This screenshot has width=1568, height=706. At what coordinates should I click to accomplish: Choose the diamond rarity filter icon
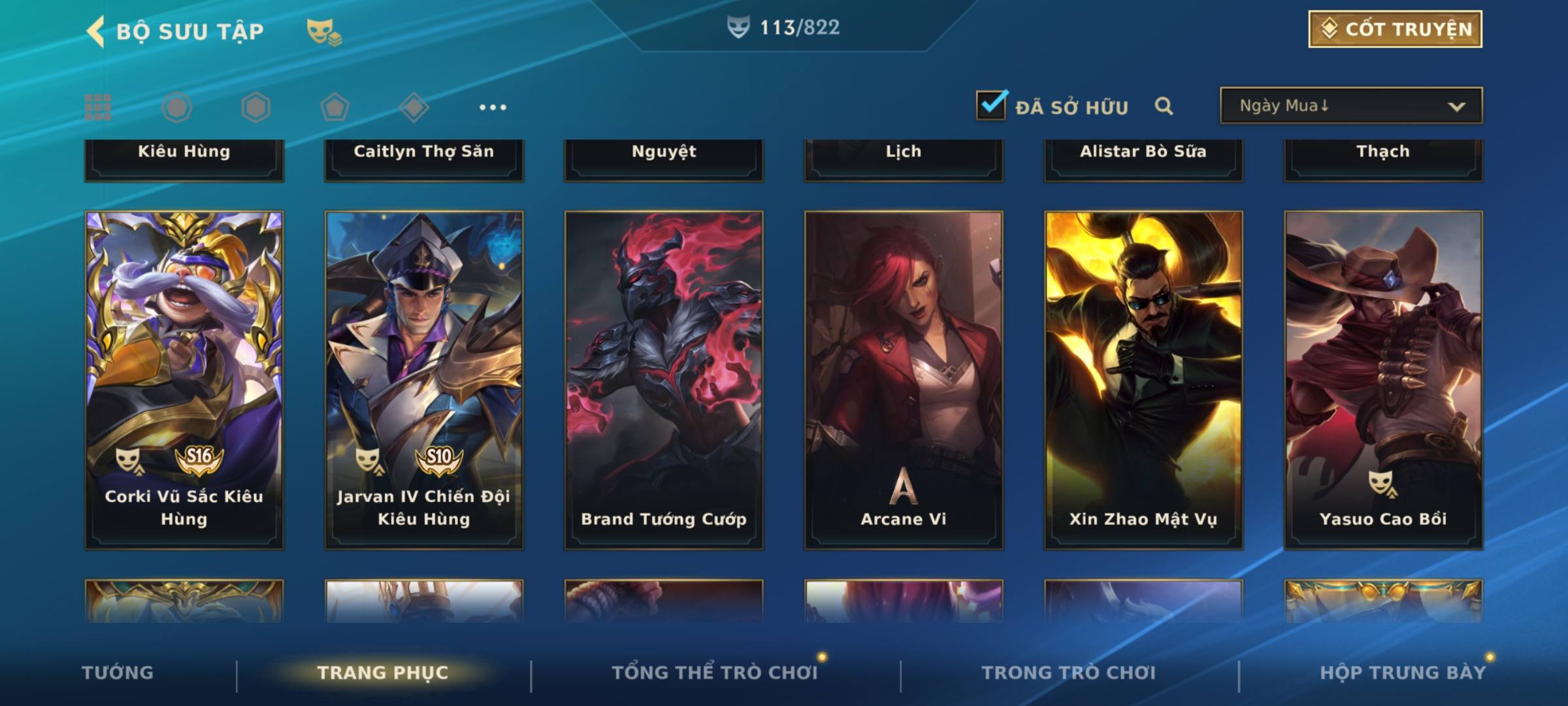(x=414, y=107)
